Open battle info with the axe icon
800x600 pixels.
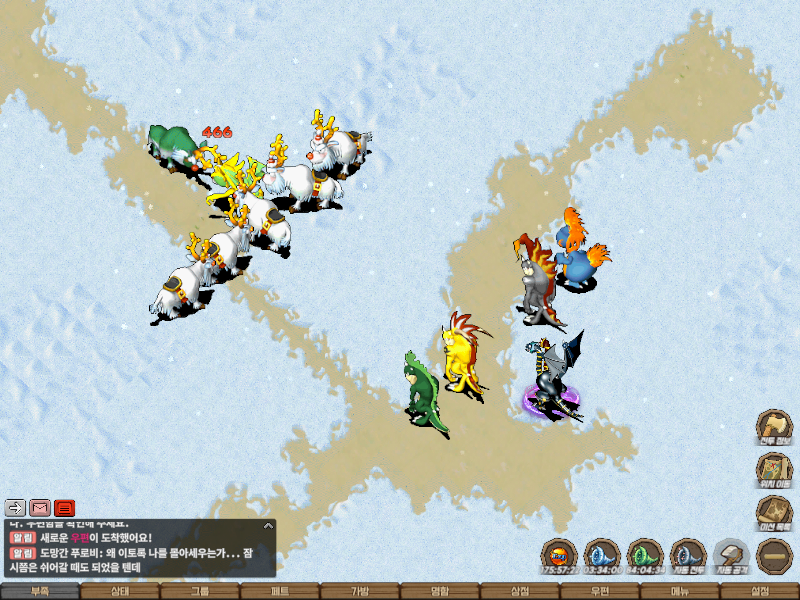[x=774, y=425]
